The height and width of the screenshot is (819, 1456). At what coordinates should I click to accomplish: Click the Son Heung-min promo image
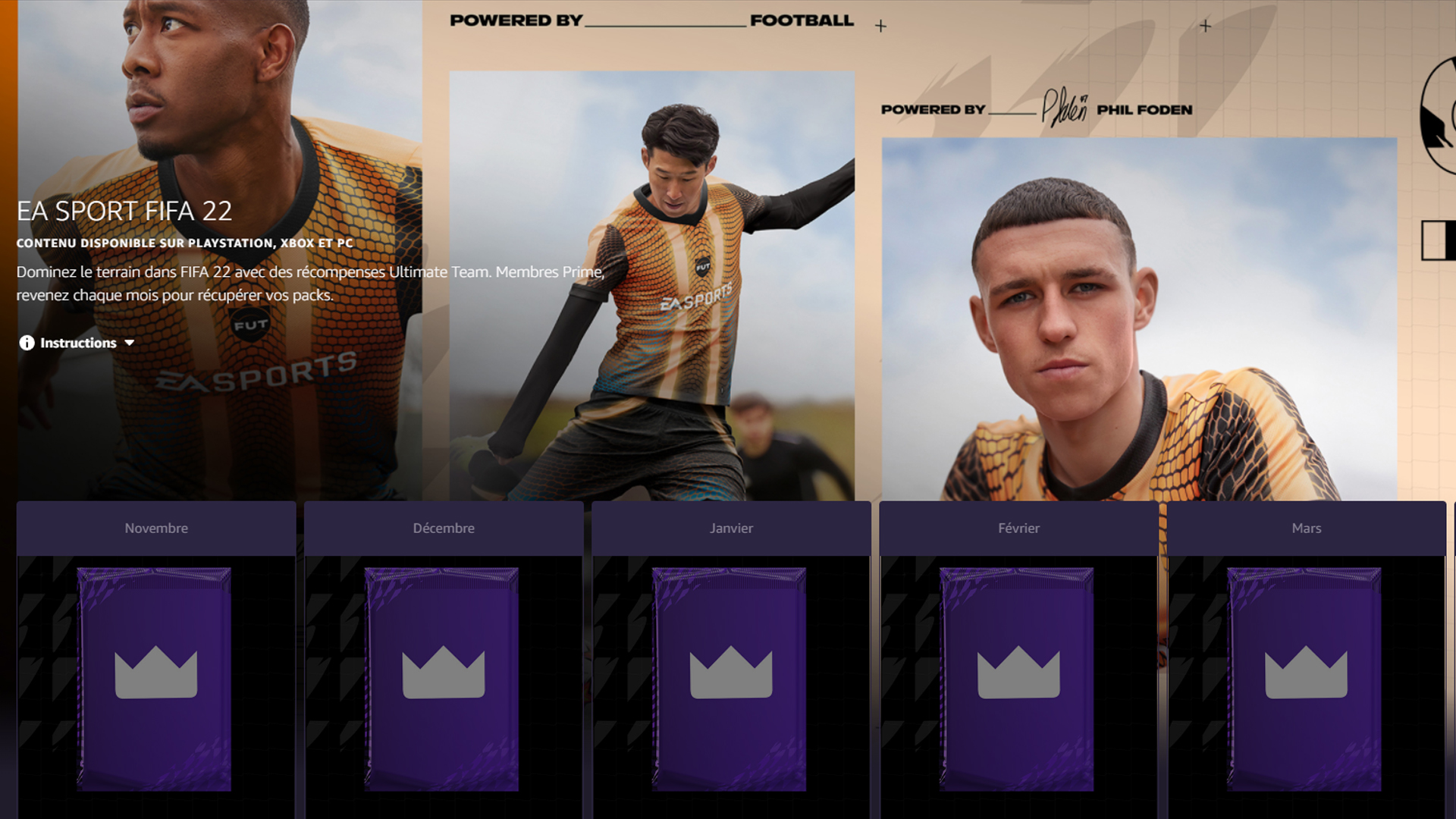(x=652, y=281)
